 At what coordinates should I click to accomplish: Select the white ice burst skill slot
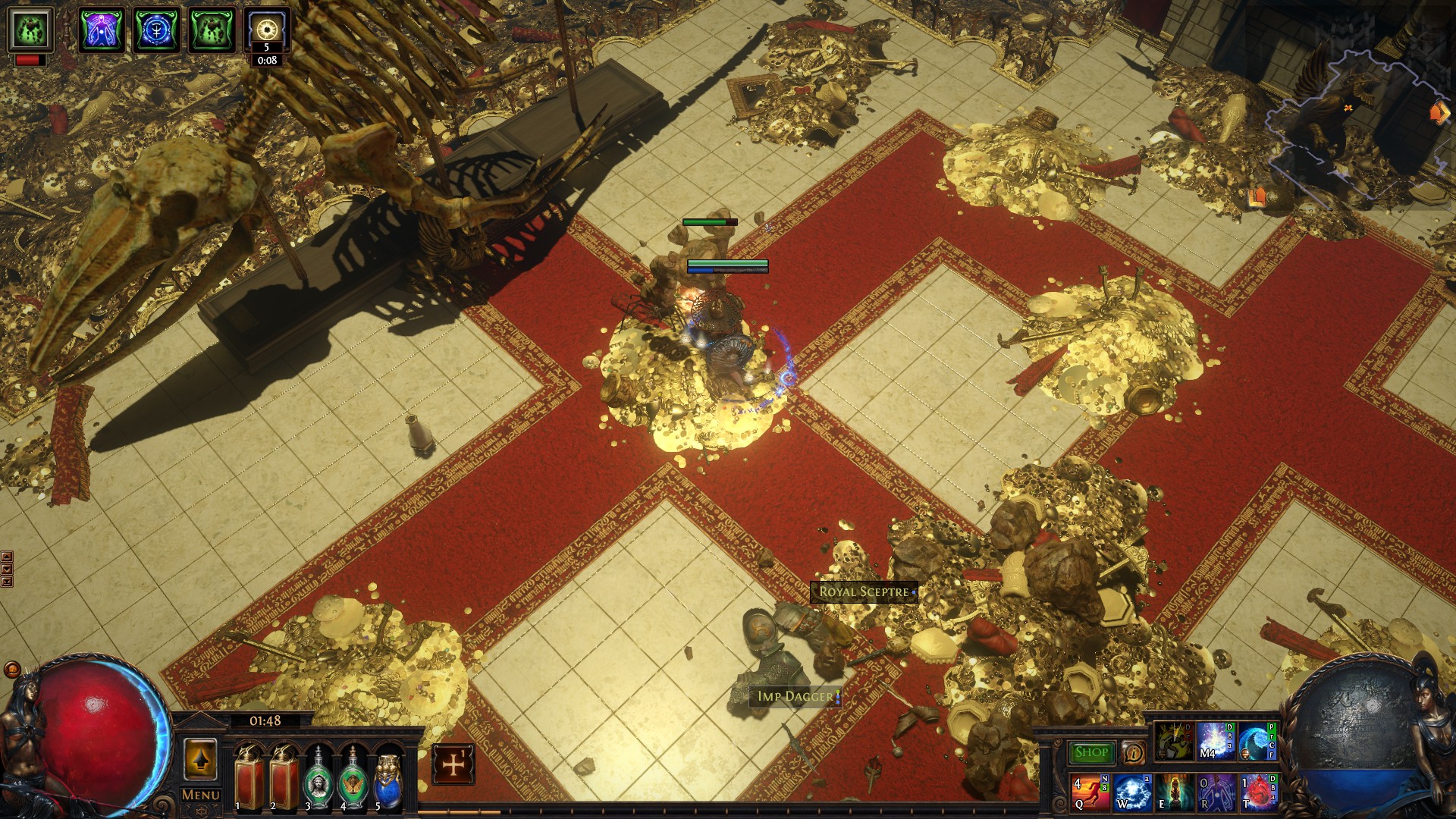coord(1216,742)
